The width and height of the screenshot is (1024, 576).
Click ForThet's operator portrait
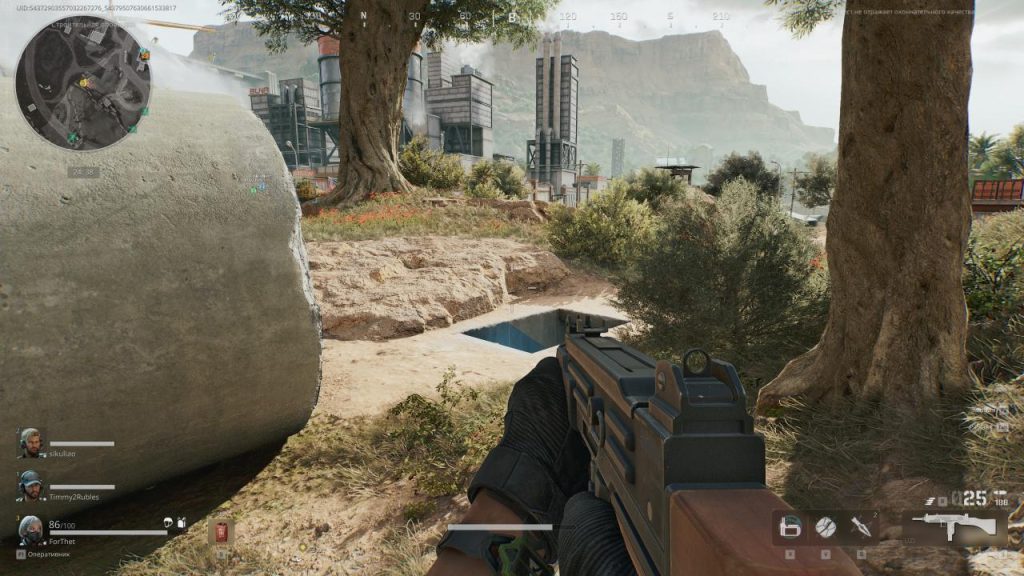coord(31,529)
